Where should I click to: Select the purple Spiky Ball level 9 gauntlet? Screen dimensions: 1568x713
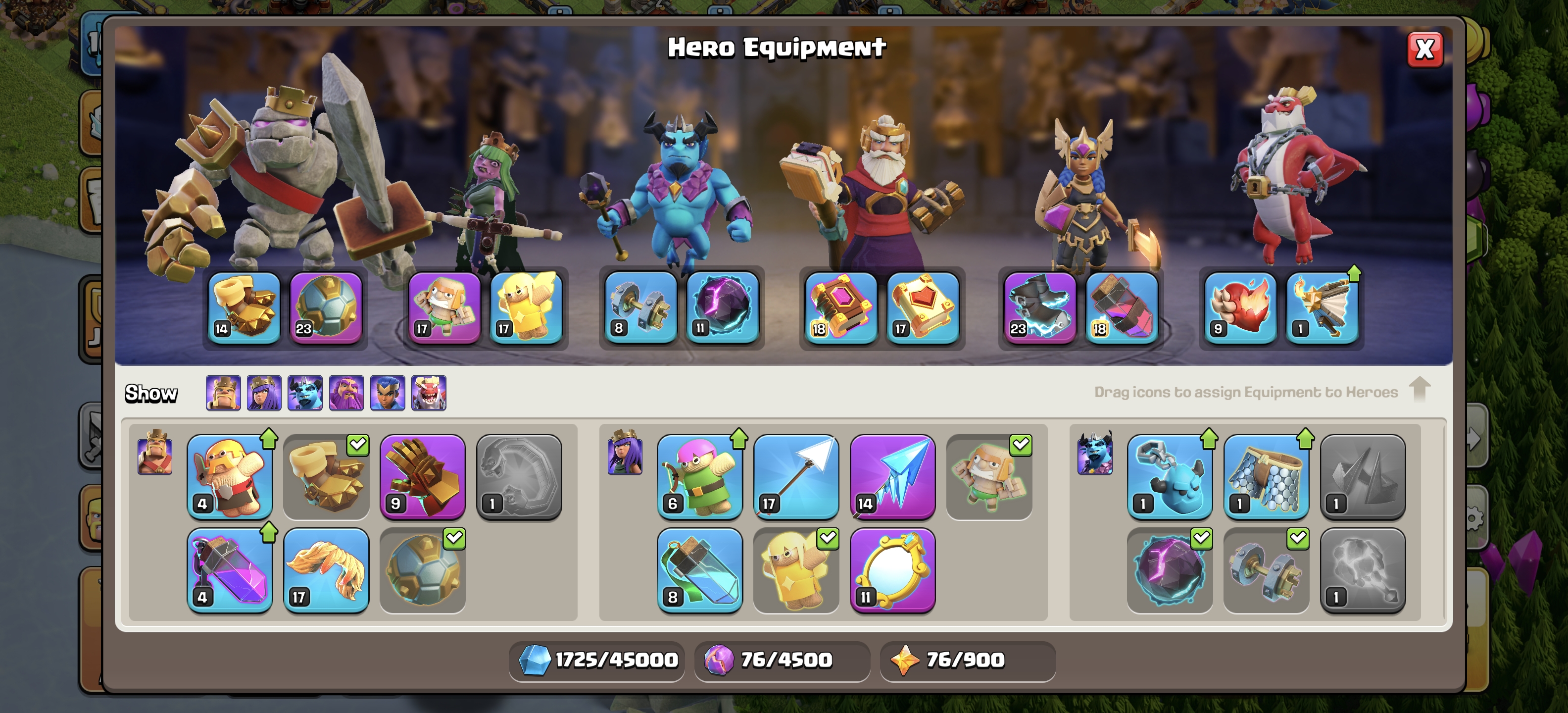pyautogui.click(x=422, y=477)
